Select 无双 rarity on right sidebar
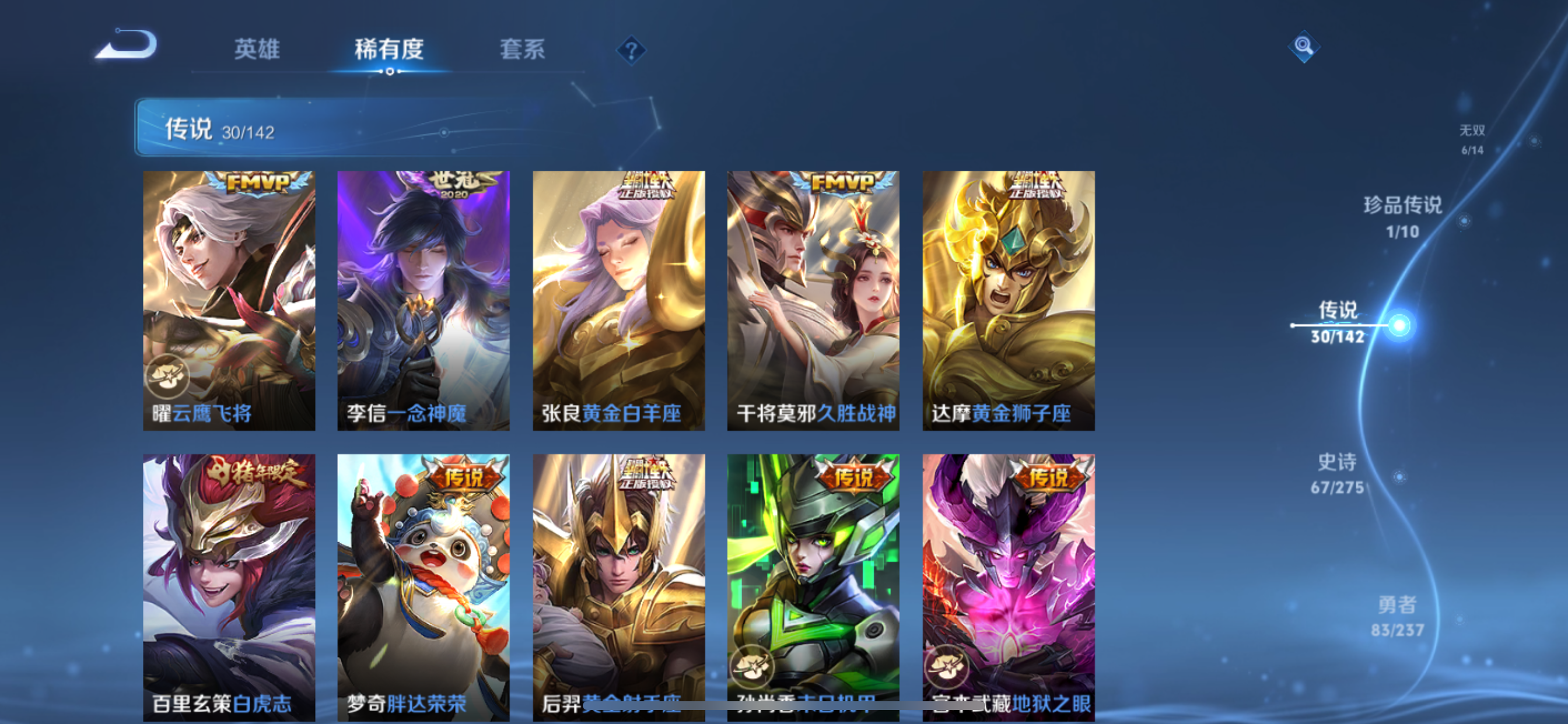 (1473, 139)
